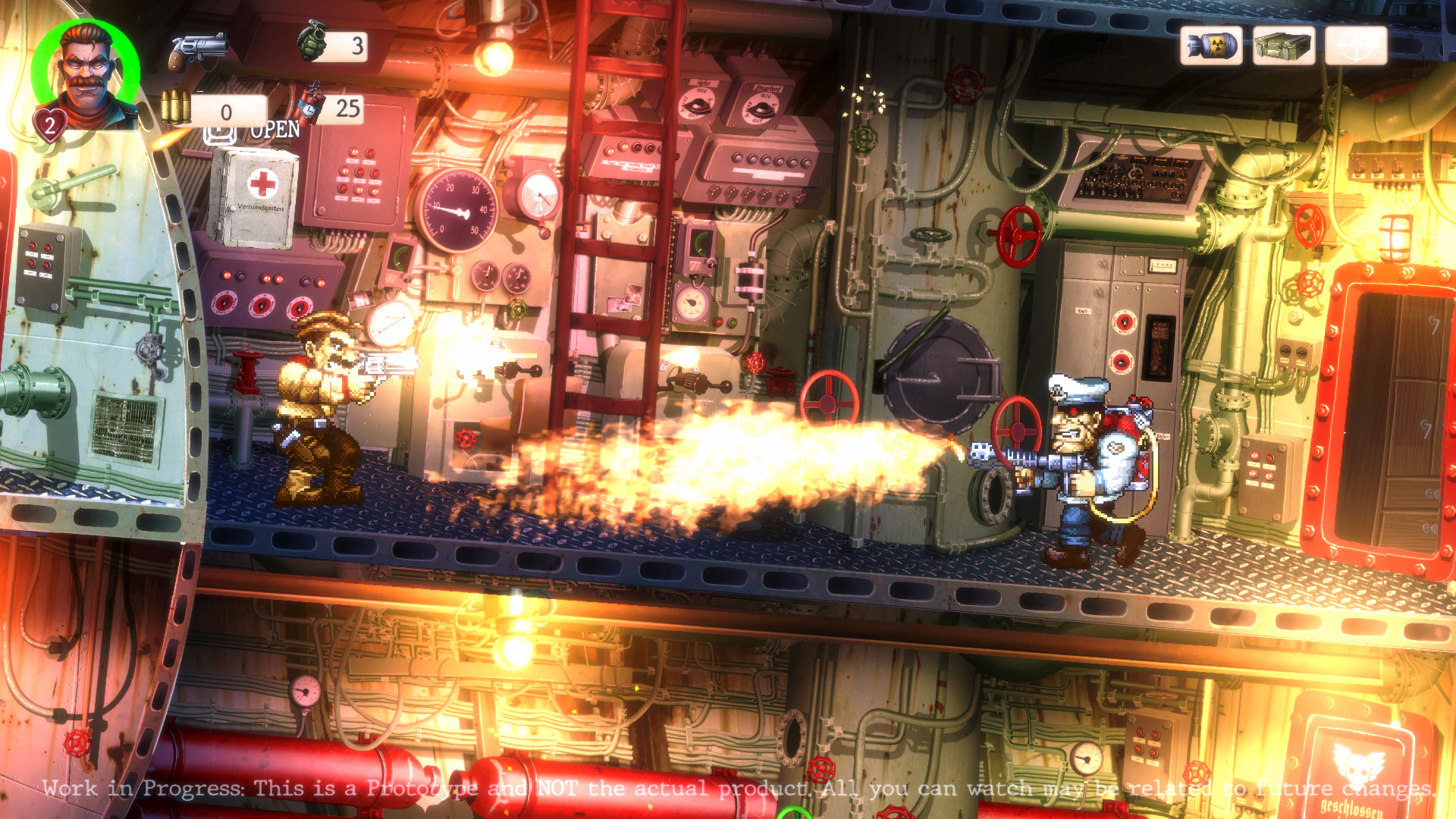Click the mustached hero portrait
This screenshot has width=1456, height=819.
(87, 74)
